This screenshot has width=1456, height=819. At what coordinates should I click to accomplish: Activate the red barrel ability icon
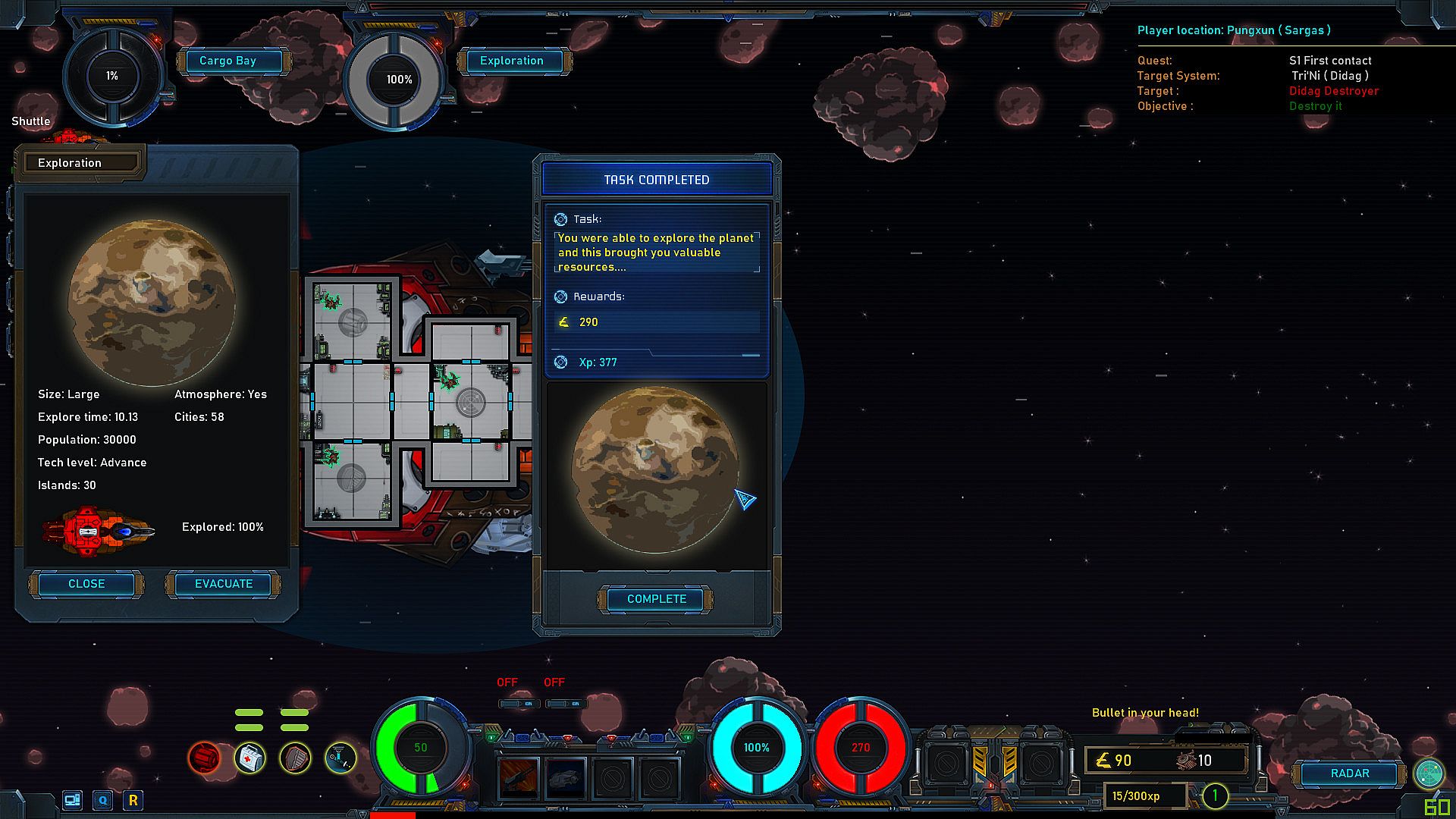click(x=204, y=757)
